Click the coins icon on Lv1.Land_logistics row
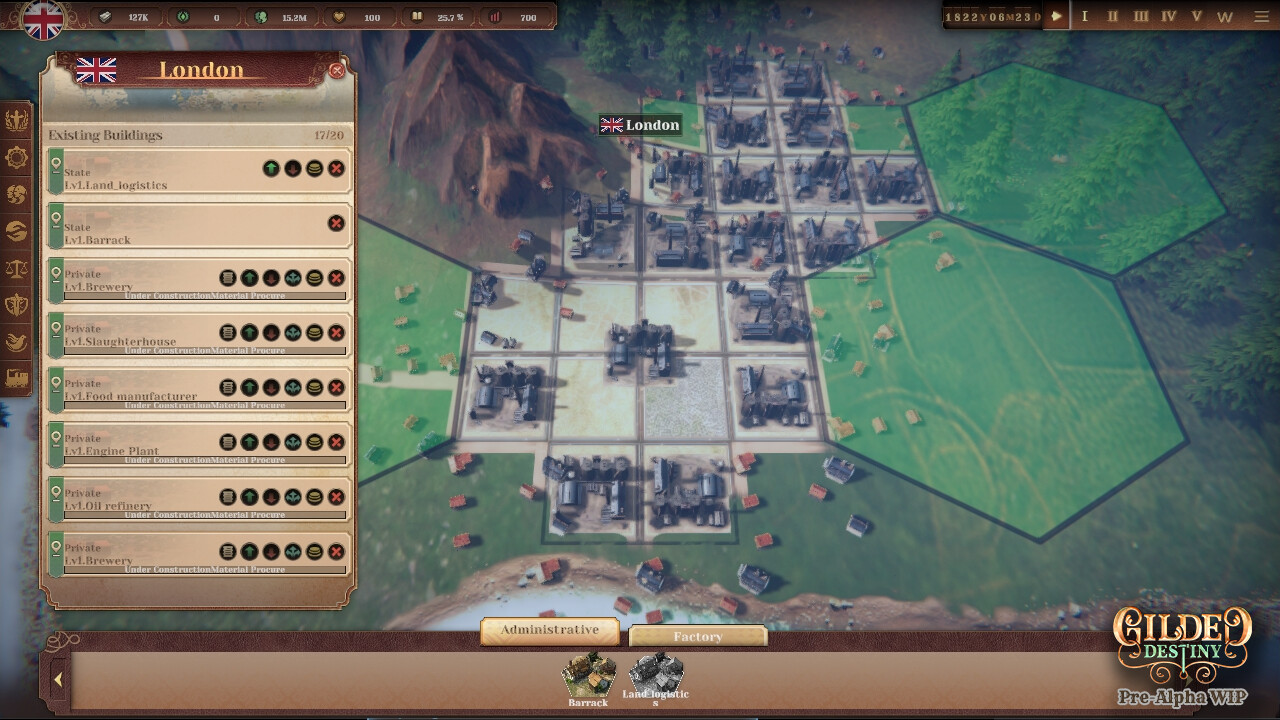Image resolution: width=1280 pixels, height=720 pixels. (314, 170)
